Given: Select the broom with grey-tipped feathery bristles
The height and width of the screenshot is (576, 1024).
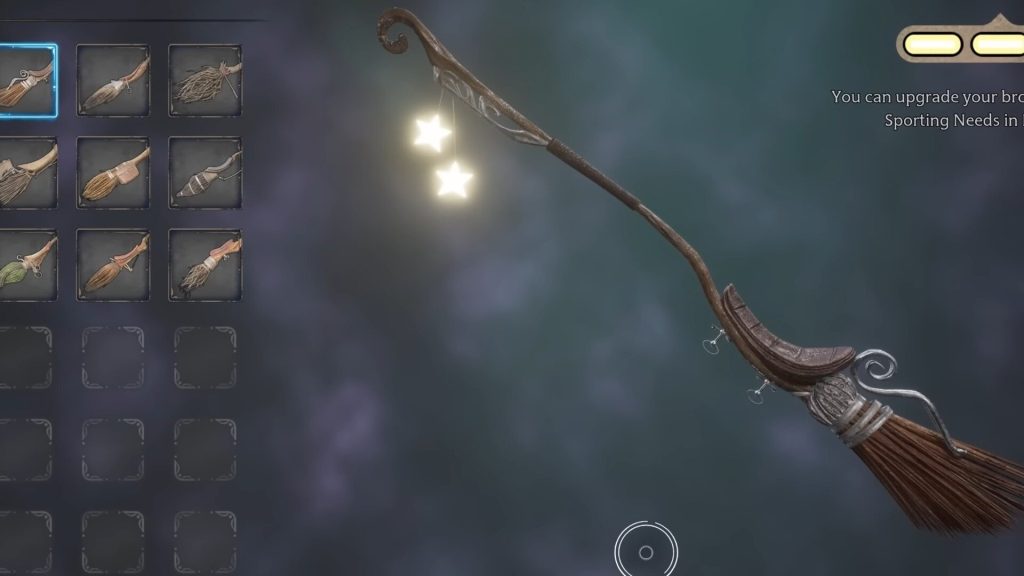Looking at the screenshot, I should click(x=112, y=81).
